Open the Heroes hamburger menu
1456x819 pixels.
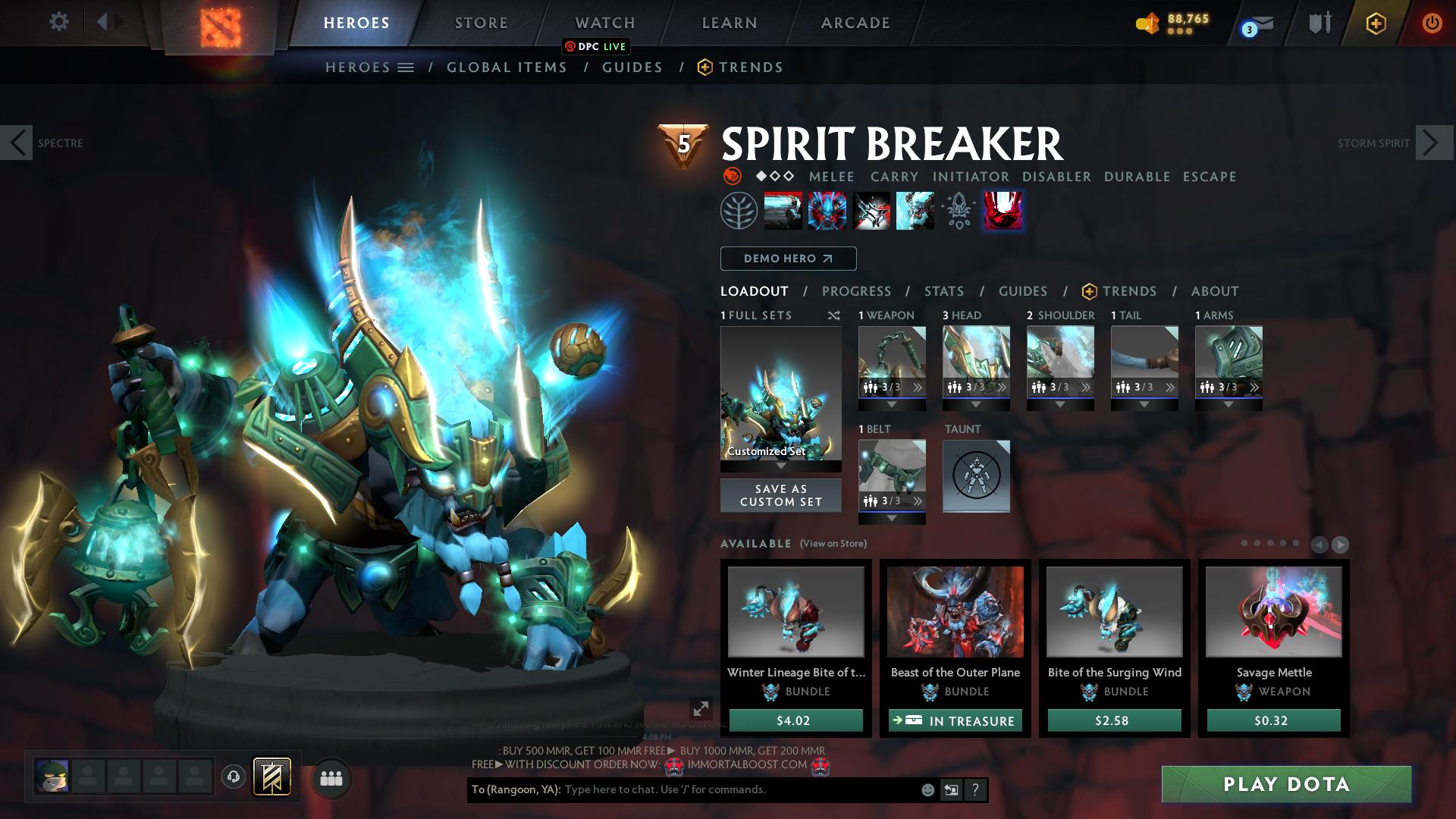click(406, 67)
